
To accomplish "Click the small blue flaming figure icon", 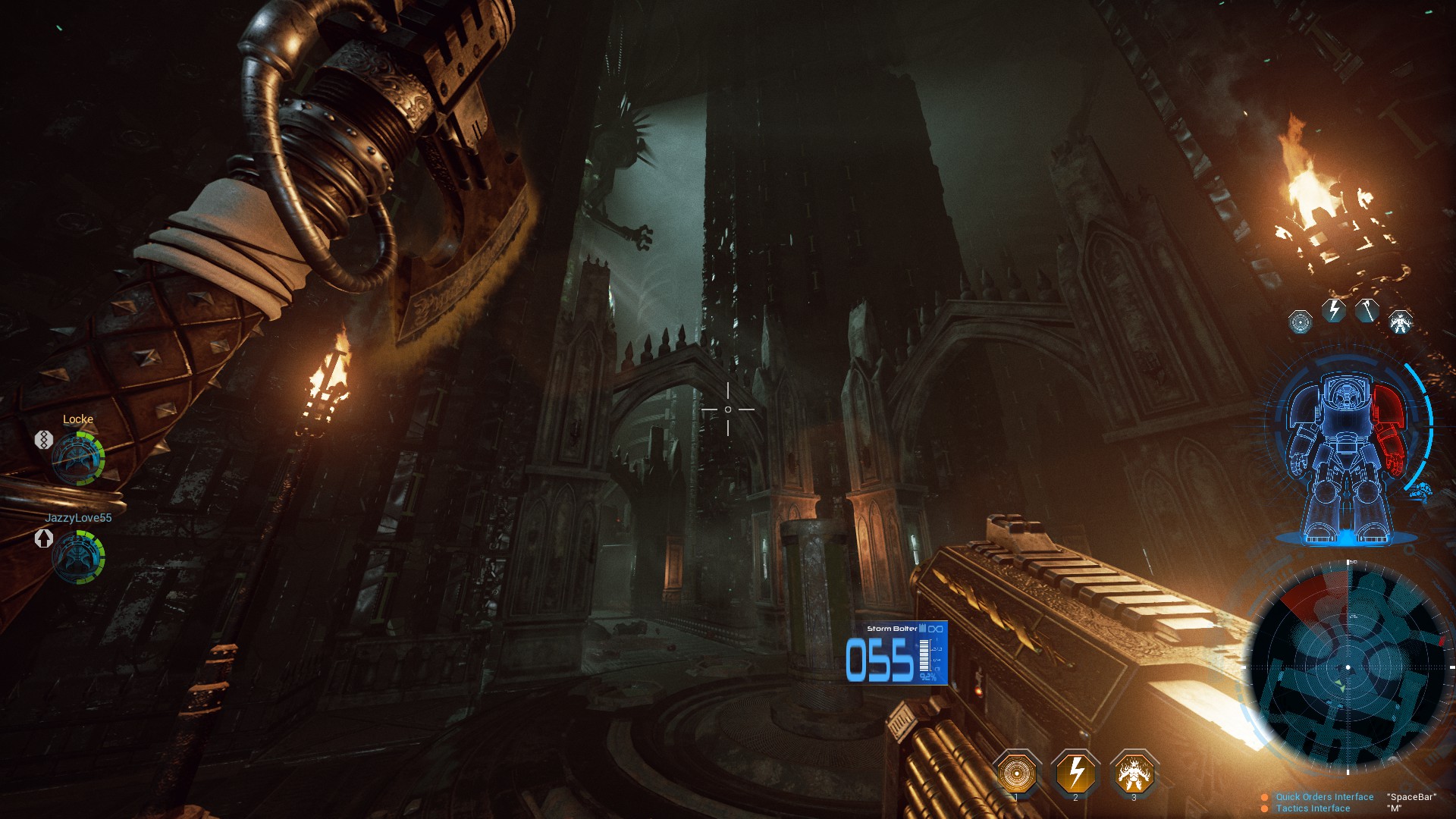I will tap(1401, 322).
